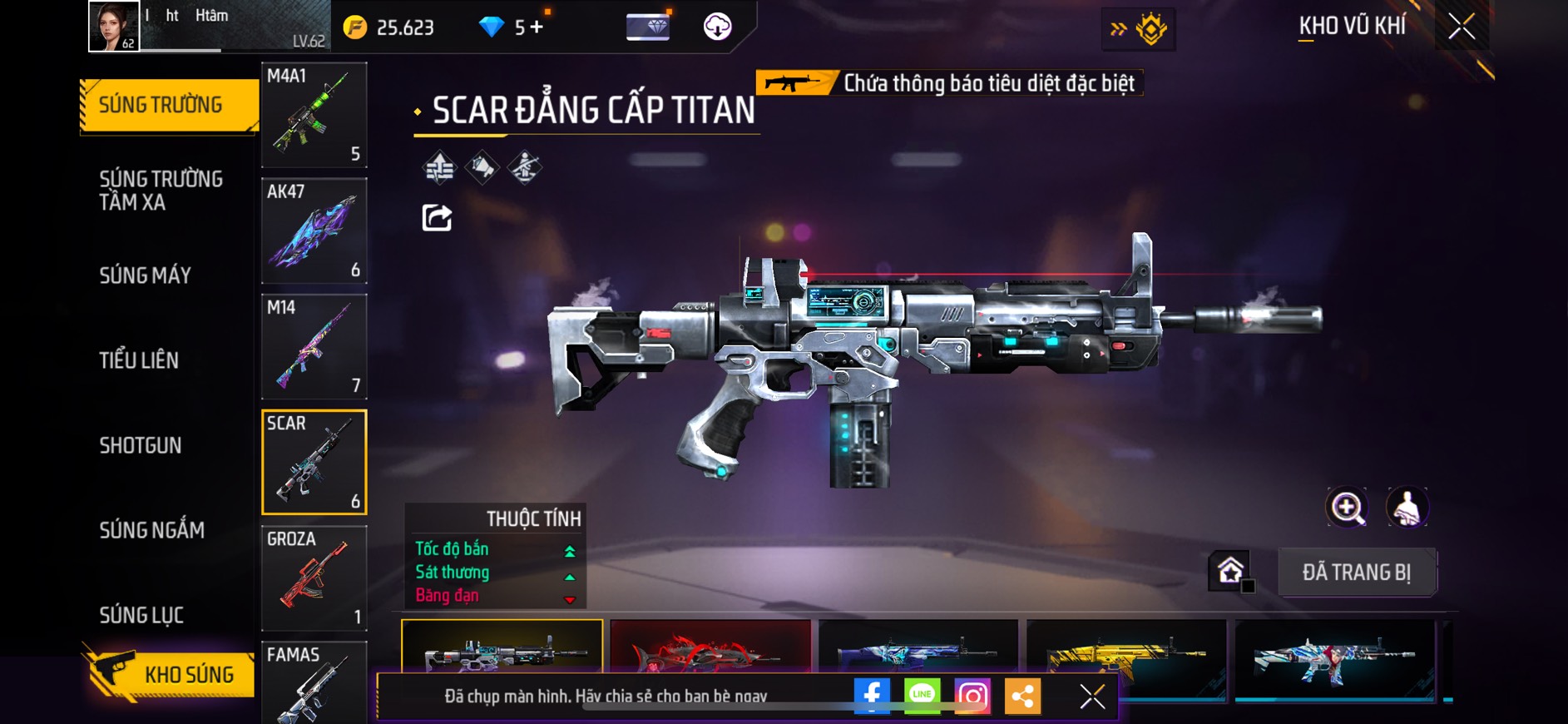Select the Tiểu Liên category

pyautogui.click(x=139, y=360)
